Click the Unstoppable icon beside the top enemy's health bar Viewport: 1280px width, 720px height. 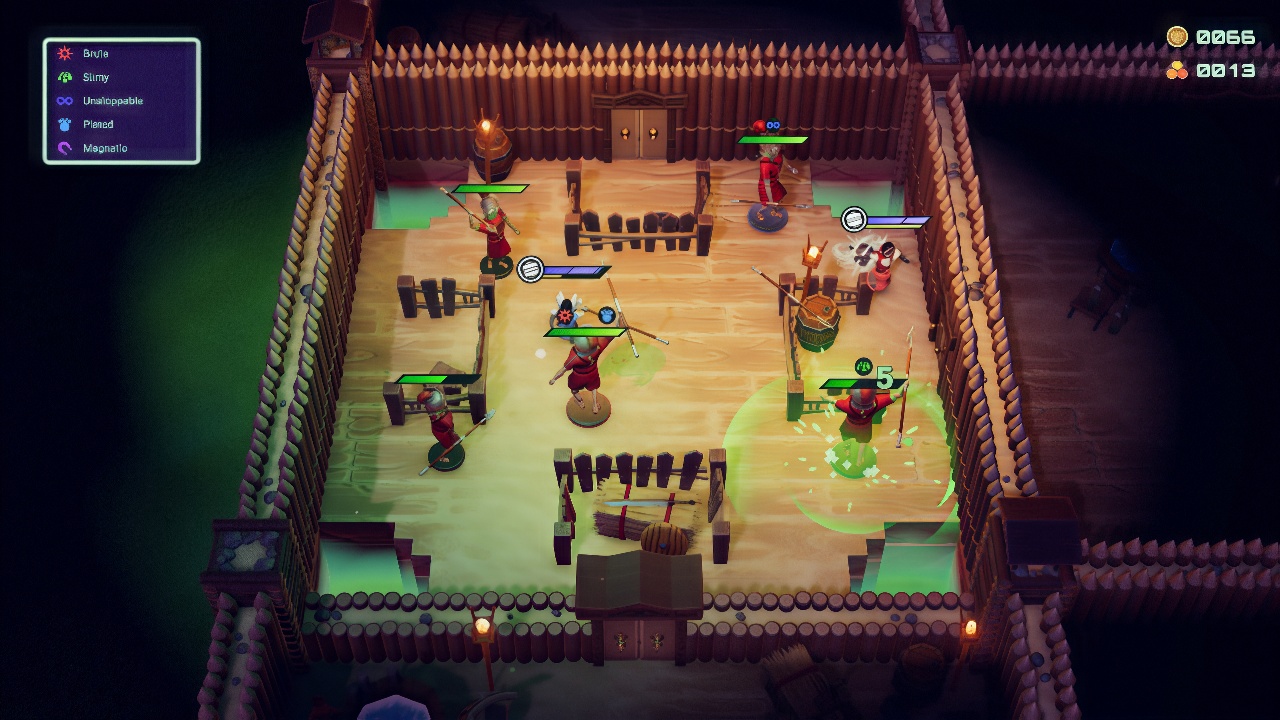coord(772,124)
